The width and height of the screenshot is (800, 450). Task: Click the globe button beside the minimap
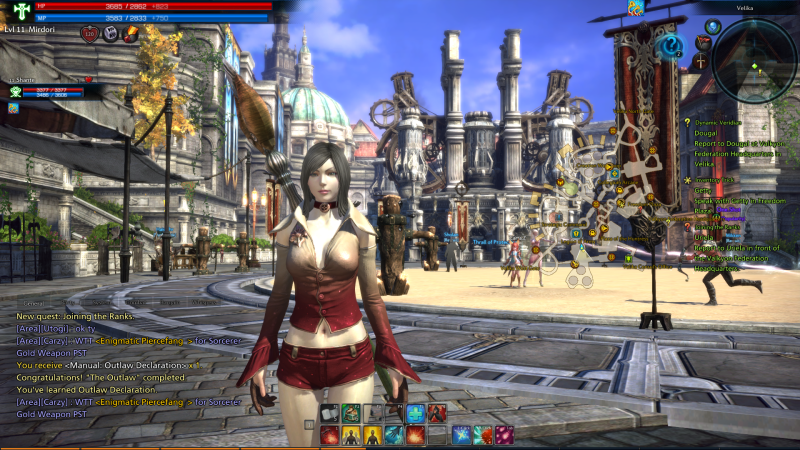(712, 27)
